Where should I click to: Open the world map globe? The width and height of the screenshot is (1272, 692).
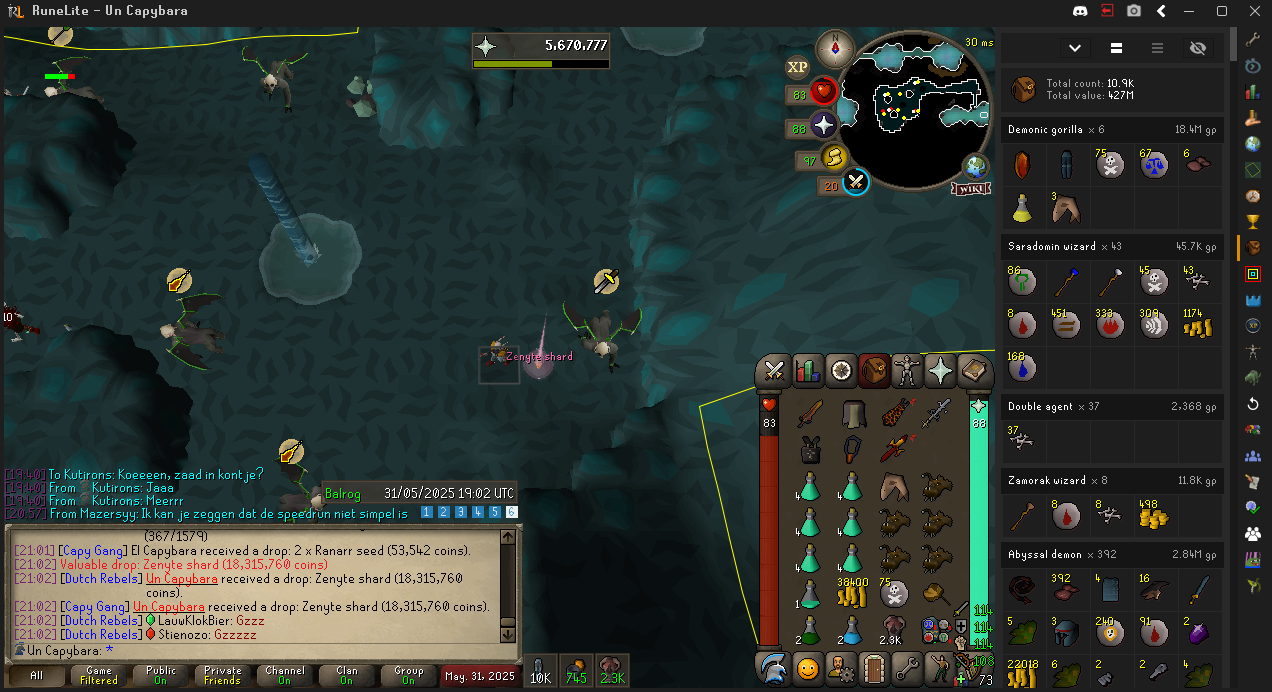pos(975,167)
